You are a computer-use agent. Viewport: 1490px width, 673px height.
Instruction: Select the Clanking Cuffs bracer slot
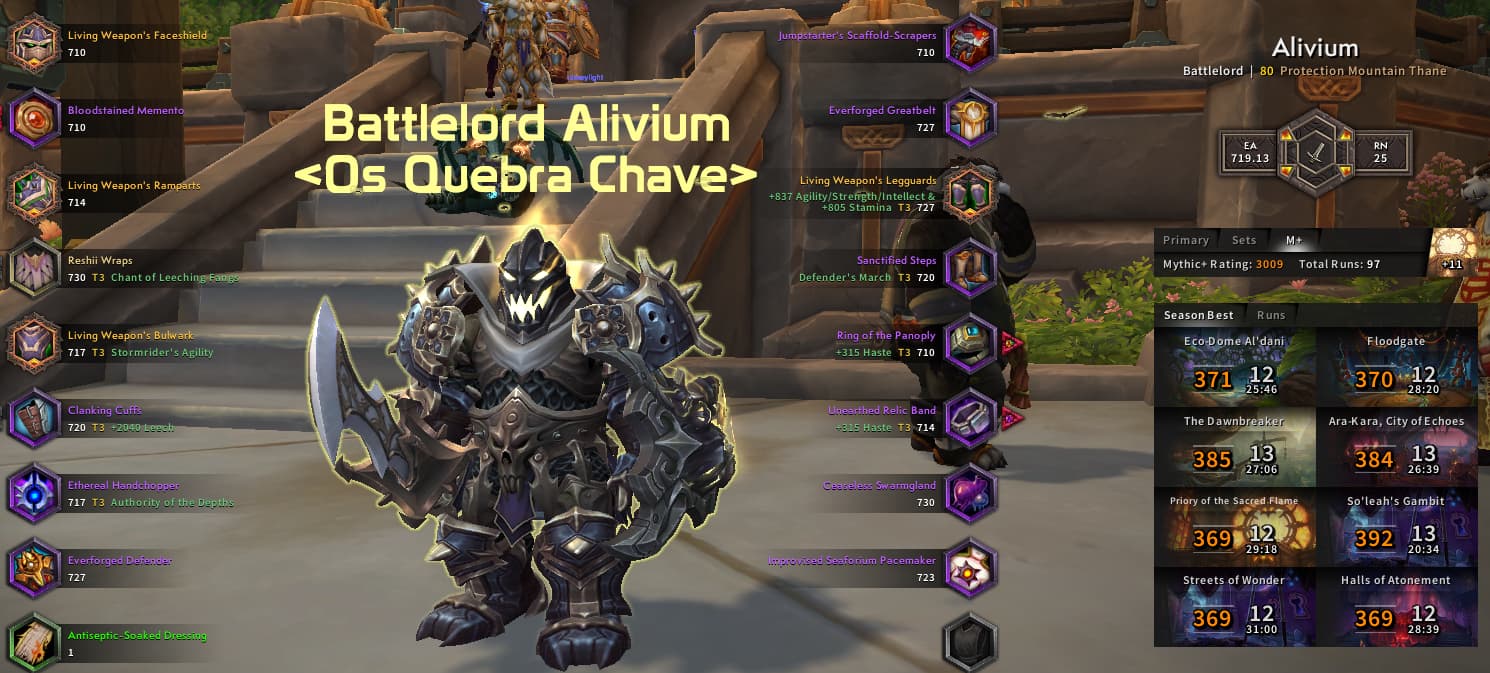coord(35,419)
